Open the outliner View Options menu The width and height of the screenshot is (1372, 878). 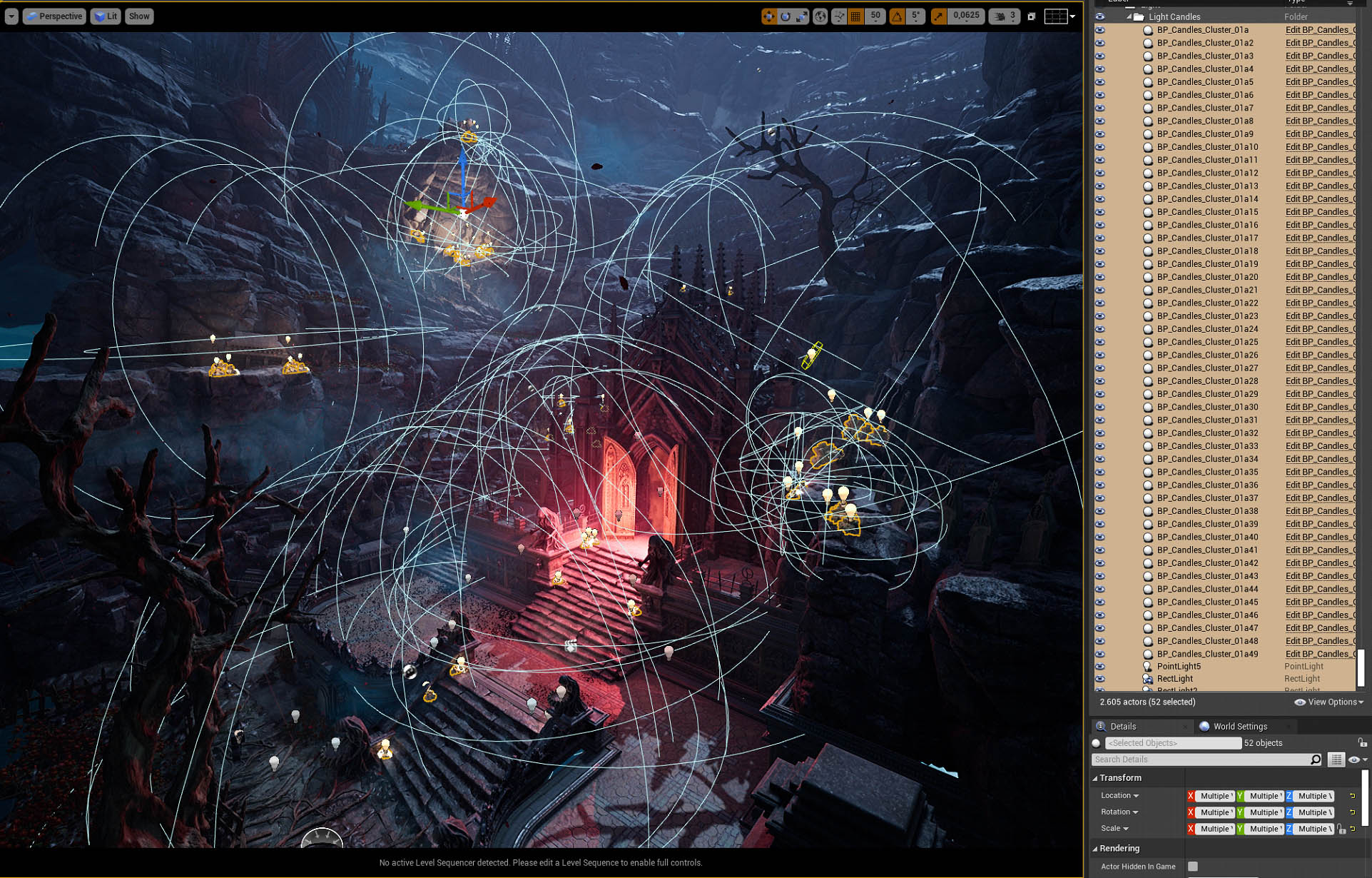1330,702
